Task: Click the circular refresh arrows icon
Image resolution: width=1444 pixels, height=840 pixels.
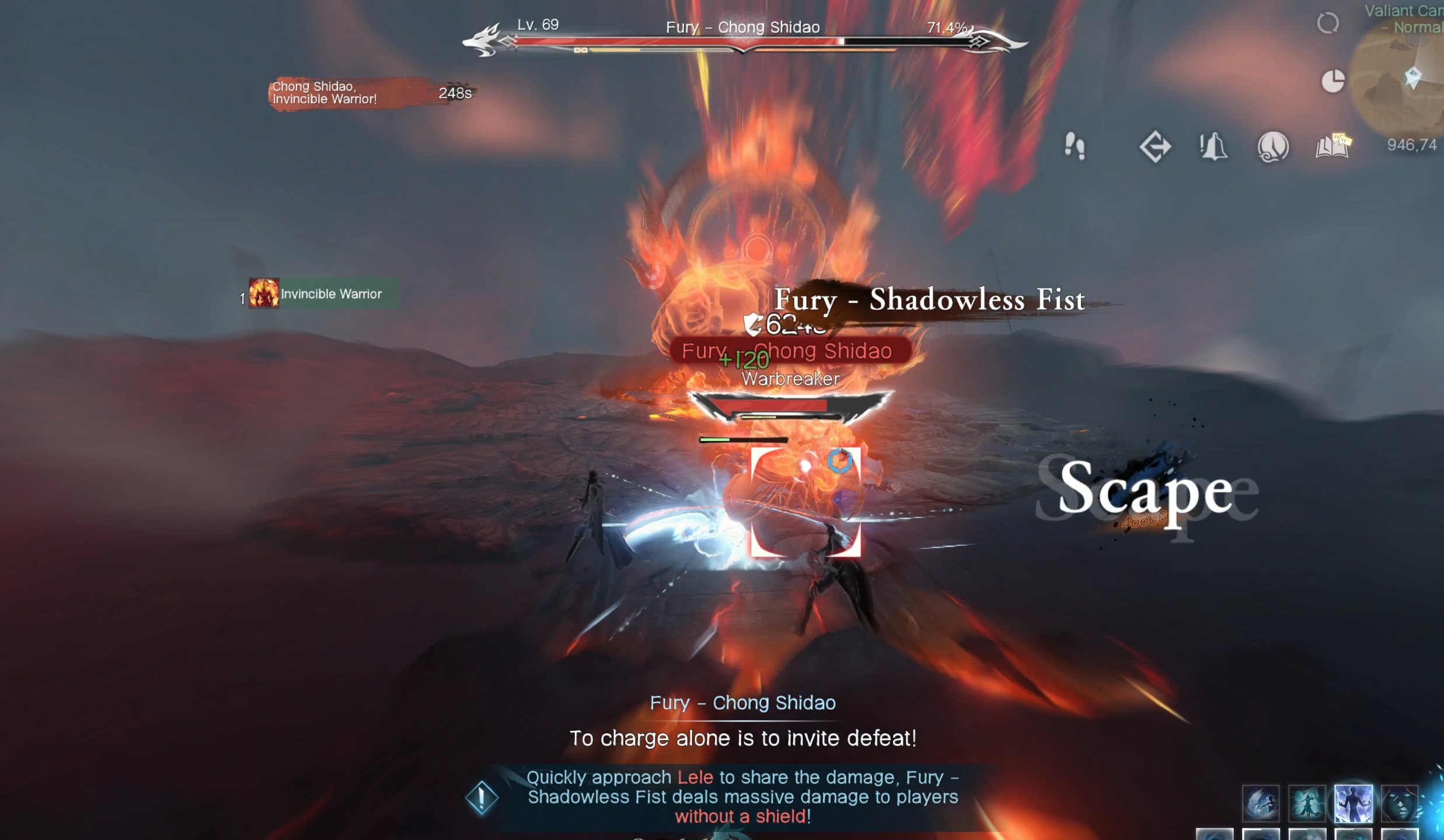Action: pyautogui.click(x=1328, y=23)
